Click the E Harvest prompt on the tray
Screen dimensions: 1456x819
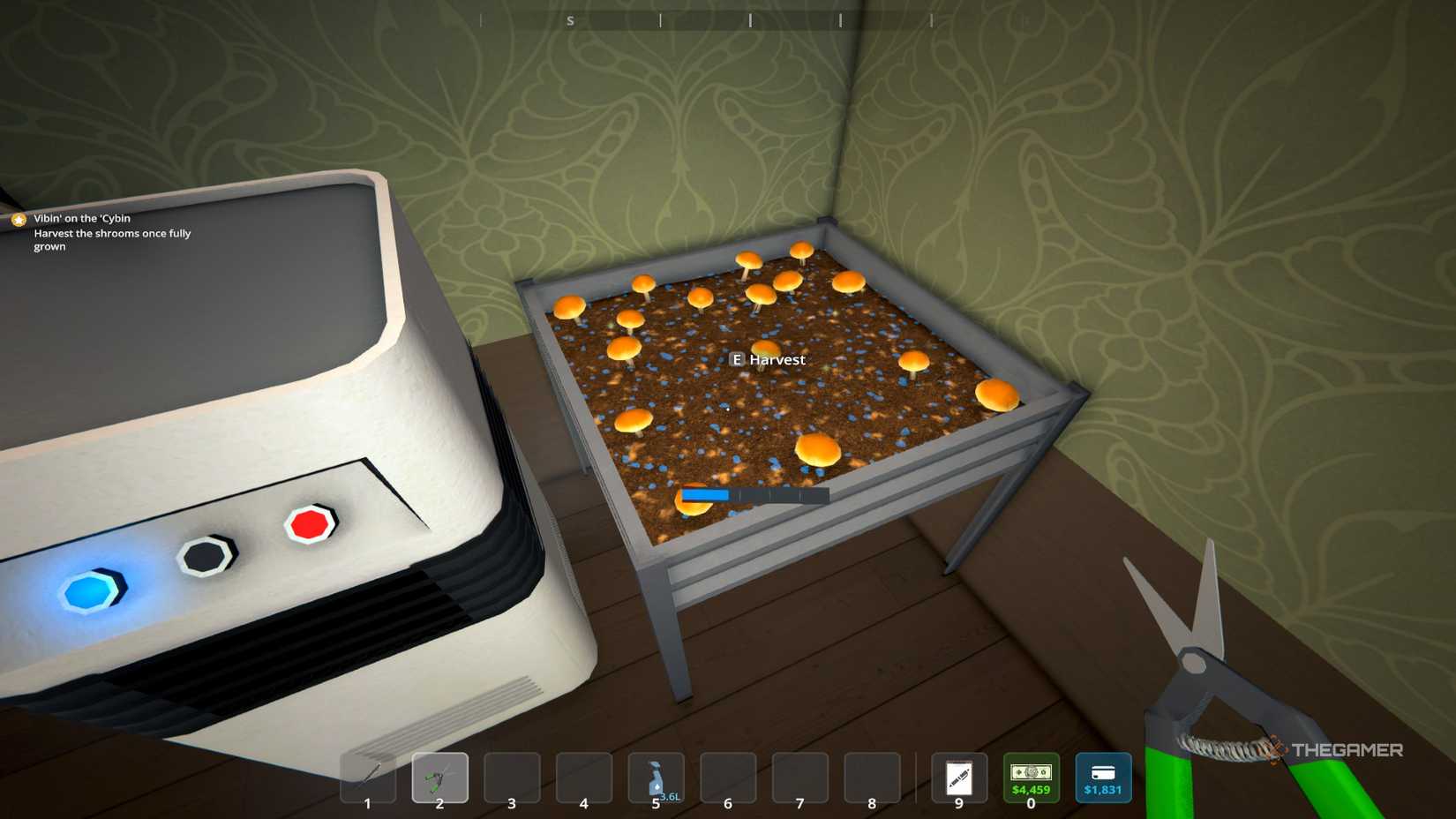pos(768,359)
